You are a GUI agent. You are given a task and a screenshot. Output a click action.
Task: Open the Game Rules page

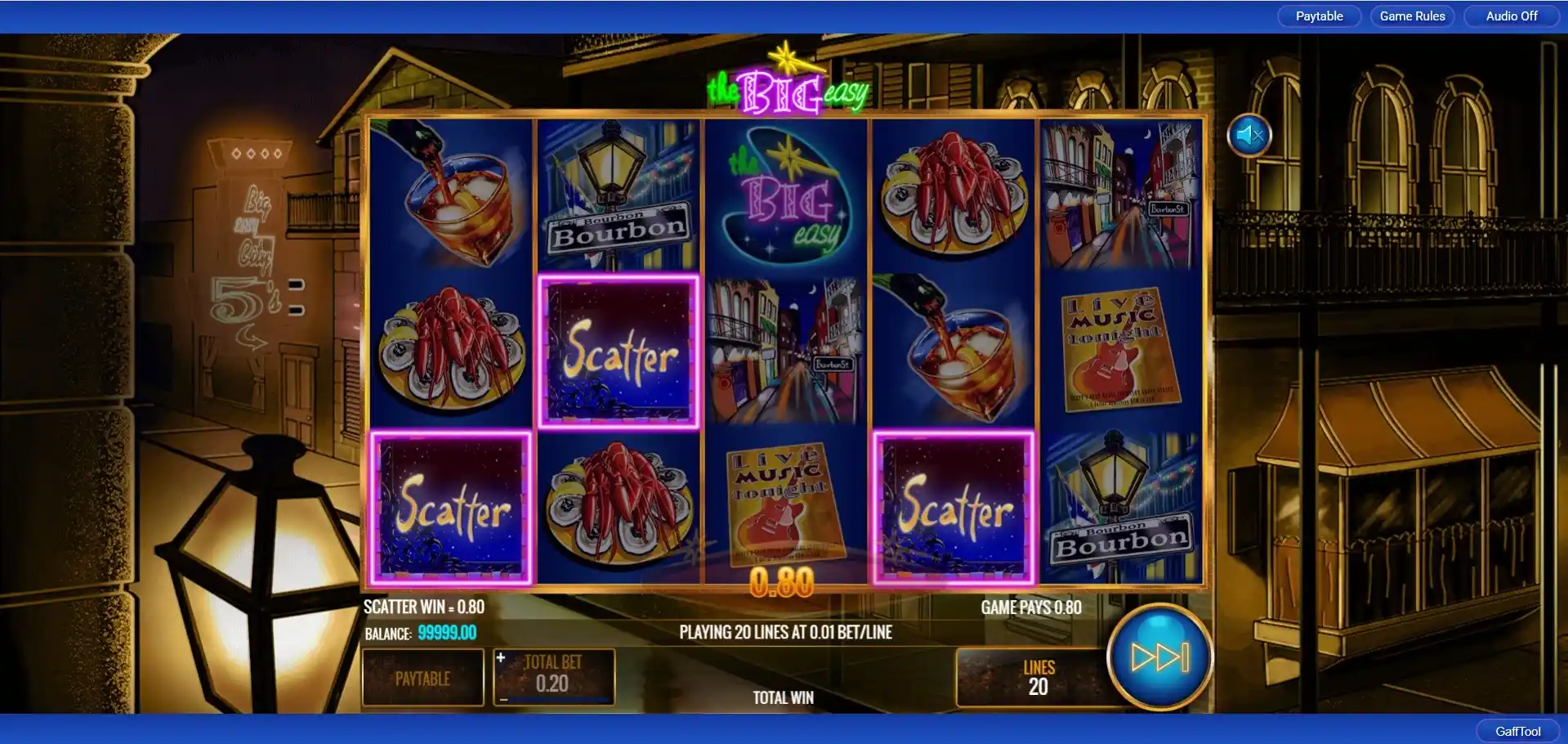[x=1412, y=16]
